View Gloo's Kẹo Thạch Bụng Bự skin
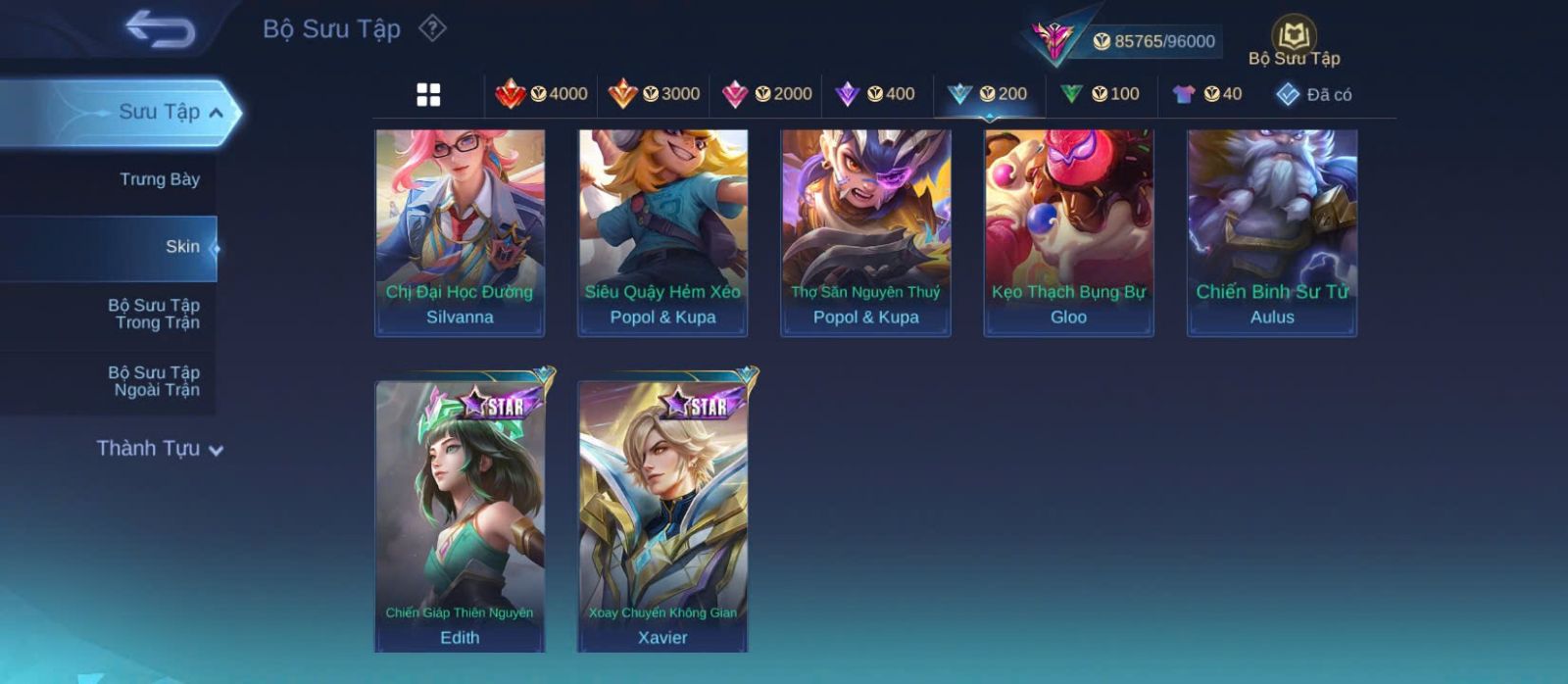The image size is (1568, 684). (x=1068, y=232)
